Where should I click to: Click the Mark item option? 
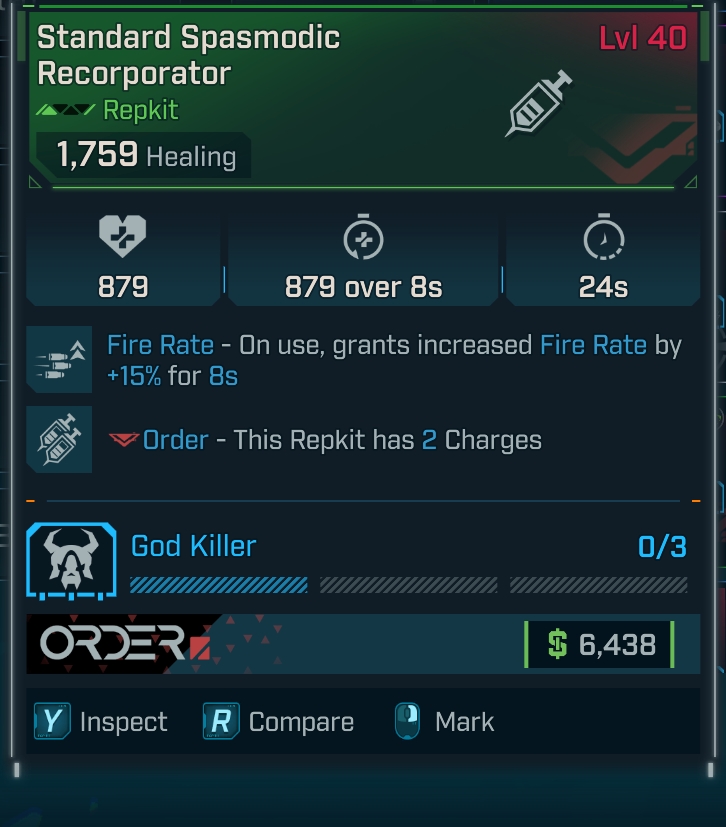click(x=444, y=722)
